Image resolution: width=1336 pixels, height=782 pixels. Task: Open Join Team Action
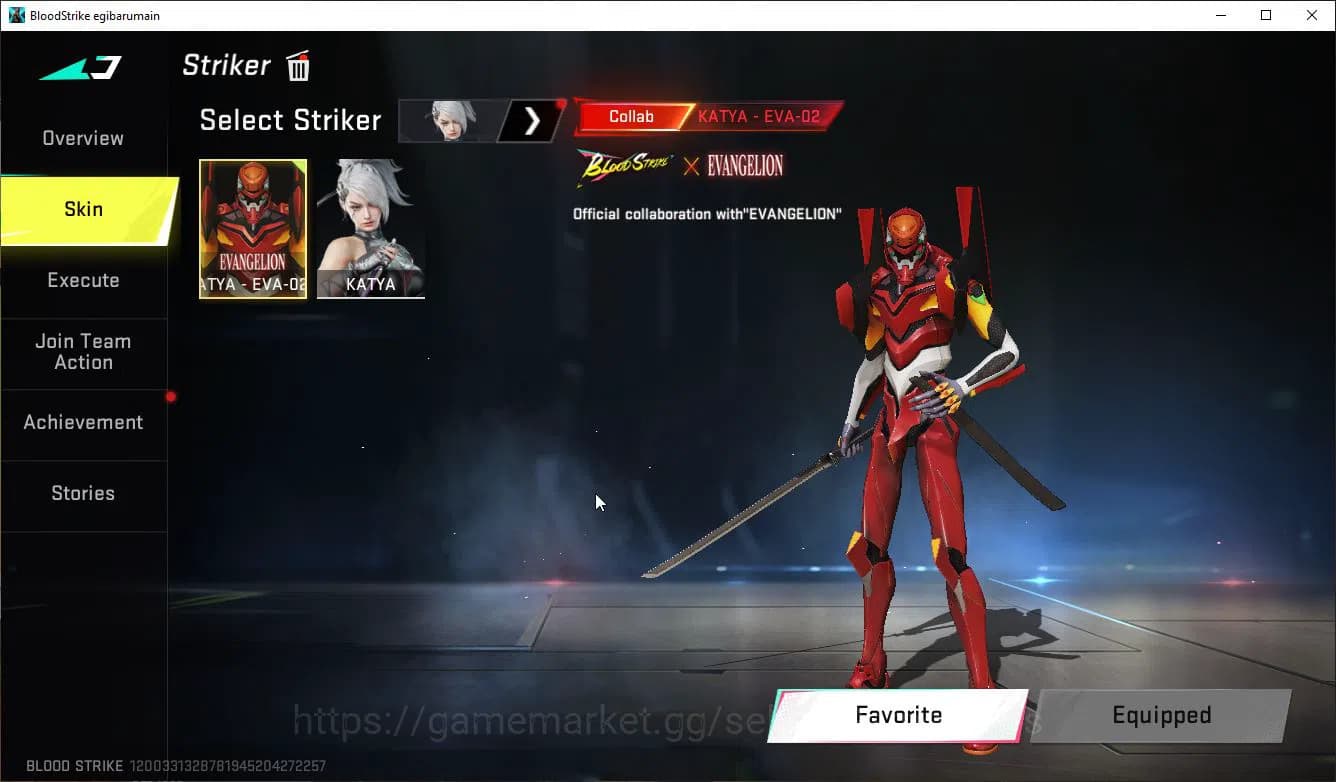83,351
